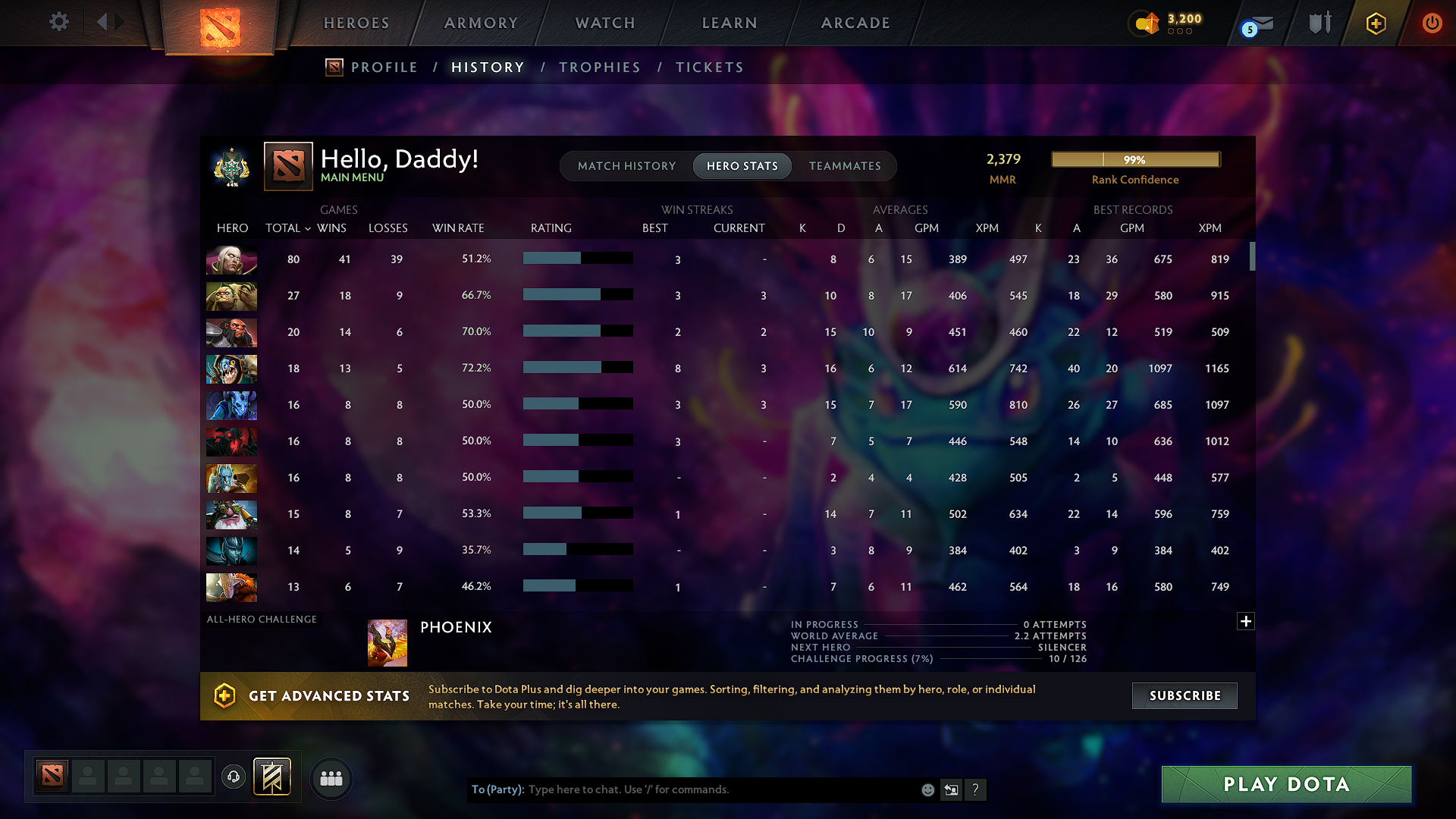Click the Dota 2 logo above Main Menu
The height and width of the screenshot is (819, 1456).
coord(288,166)
